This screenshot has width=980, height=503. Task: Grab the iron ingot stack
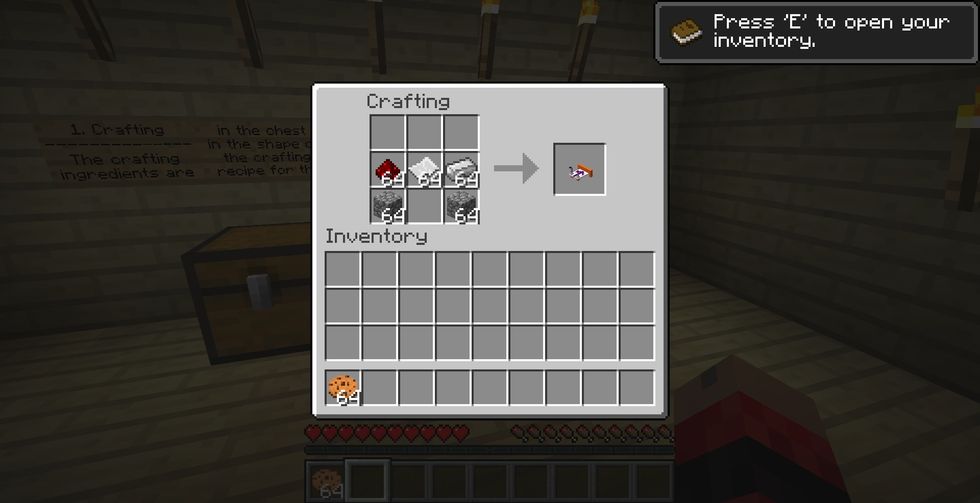click(x=461, y=170)
